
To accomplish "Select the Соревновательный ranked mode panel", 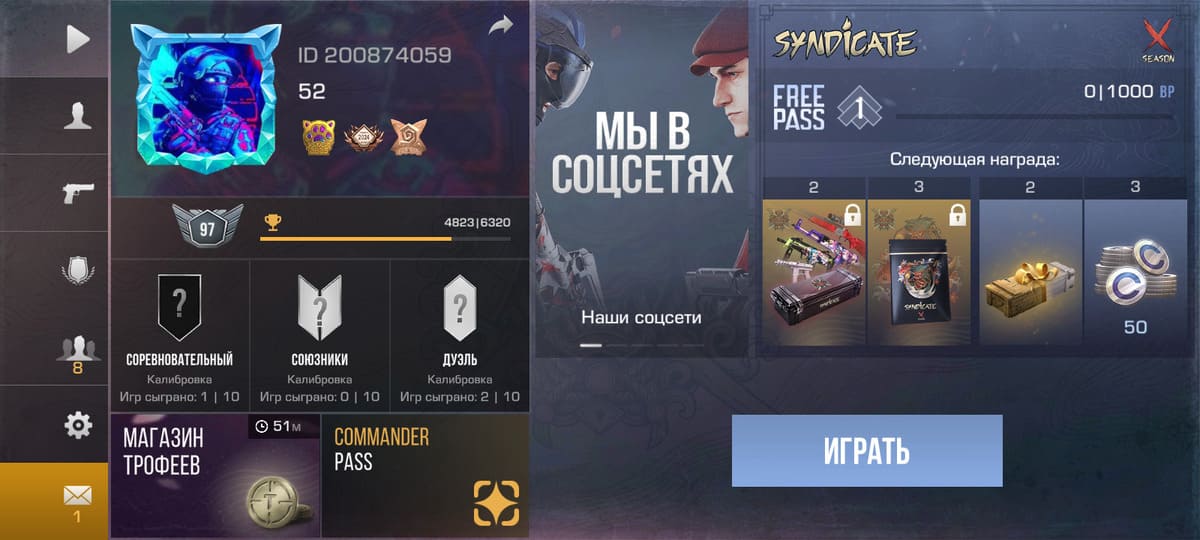I will (180, 336).
